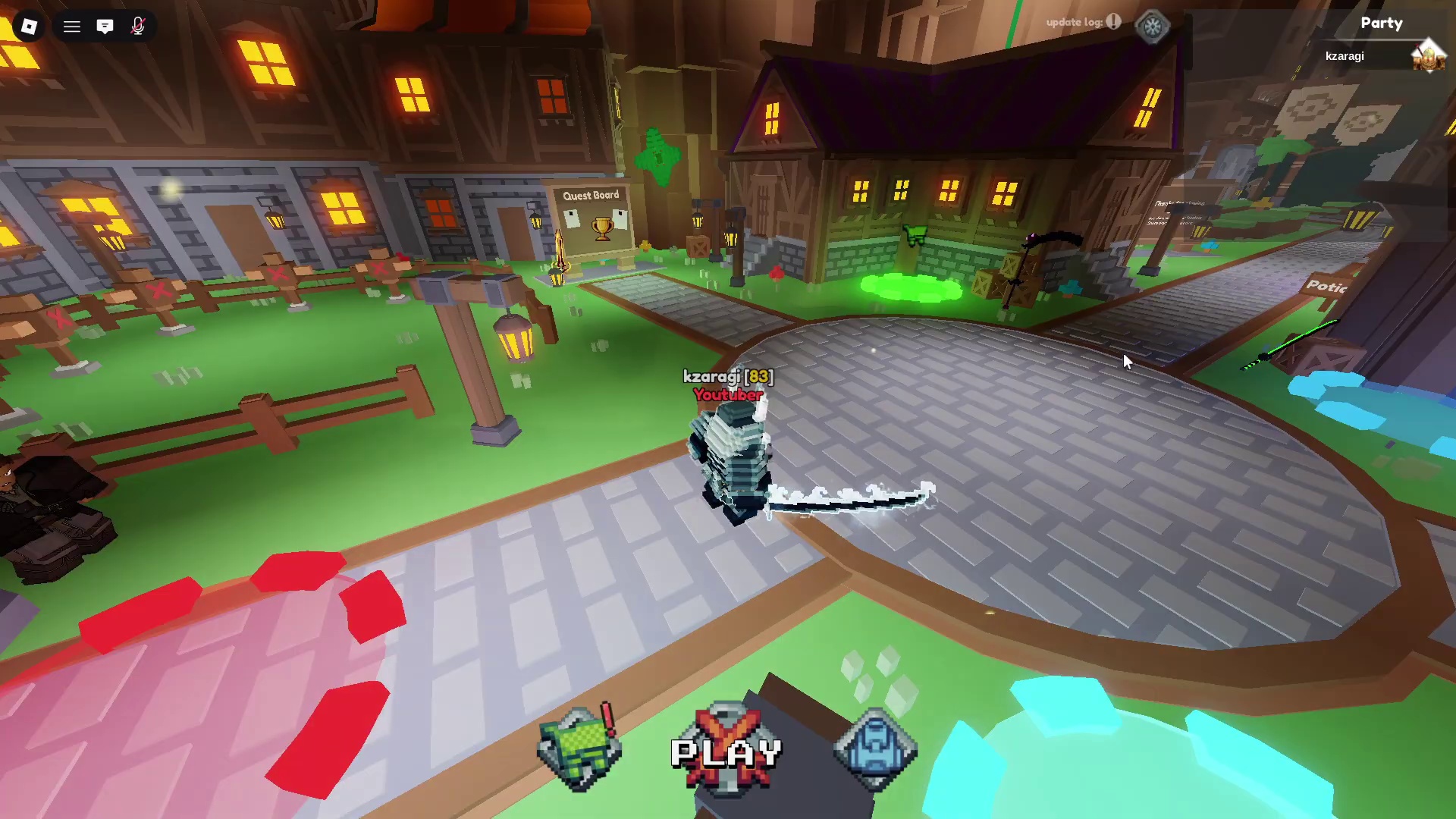The height and width of the screenshot is (819, 1456).
Task: Open the chat bubble icon
Action: pyautogui.click(x=105, y=26)
